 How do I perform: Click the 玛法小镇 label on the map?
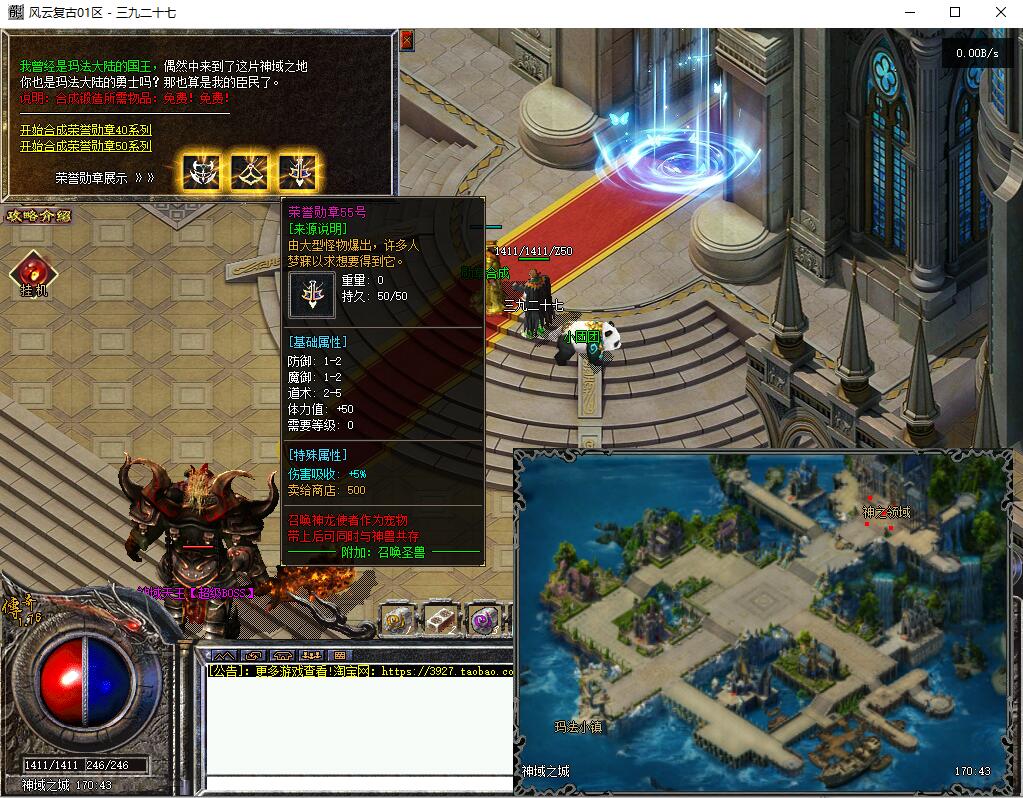click(x=580, y=727)
